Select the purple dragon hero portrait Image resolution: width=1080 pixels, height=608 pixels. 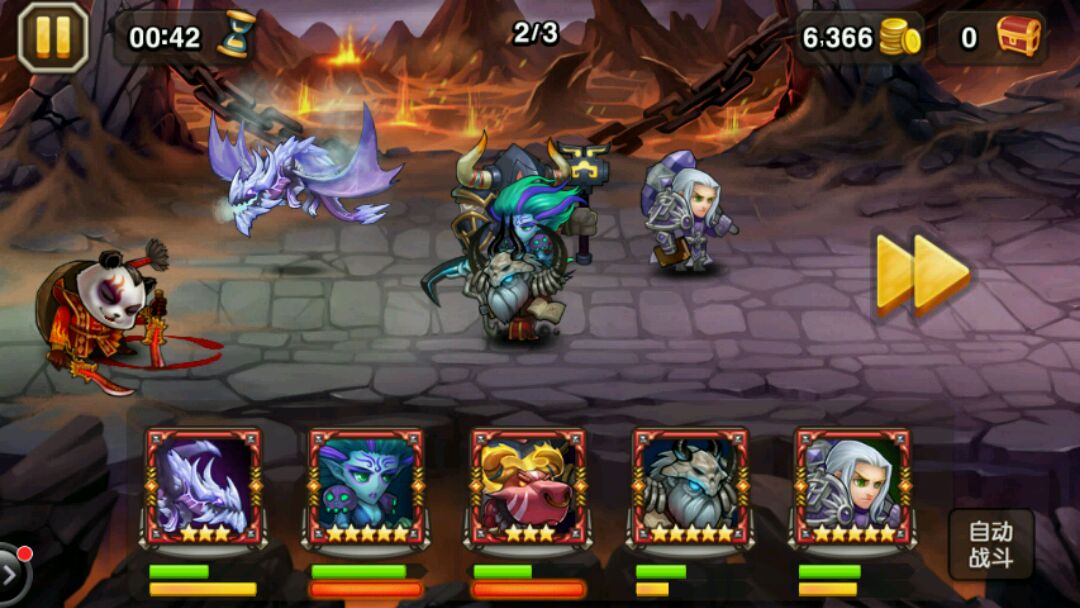(x=204, y=487)
